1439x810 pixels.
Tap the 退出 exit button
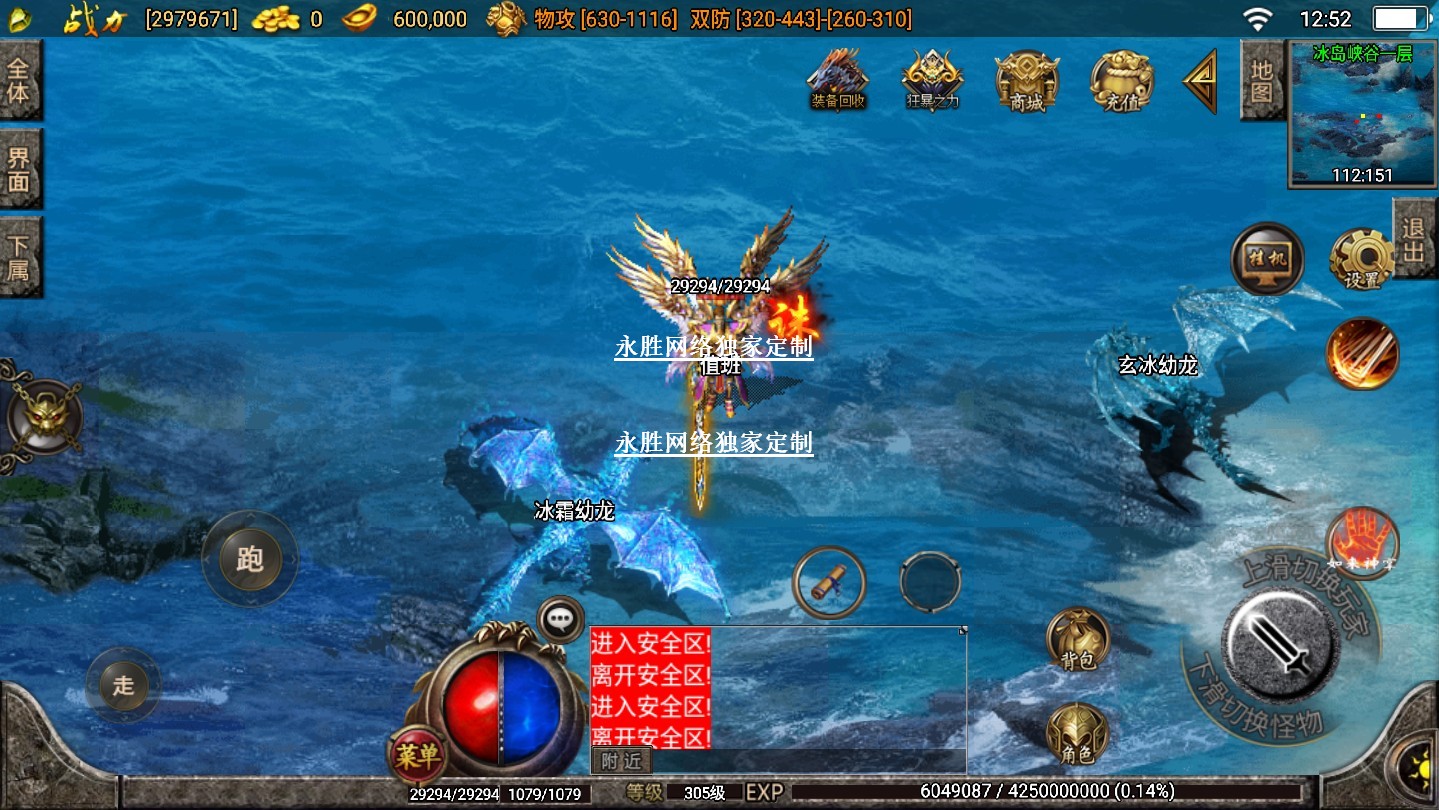(x=1414, y=239)
